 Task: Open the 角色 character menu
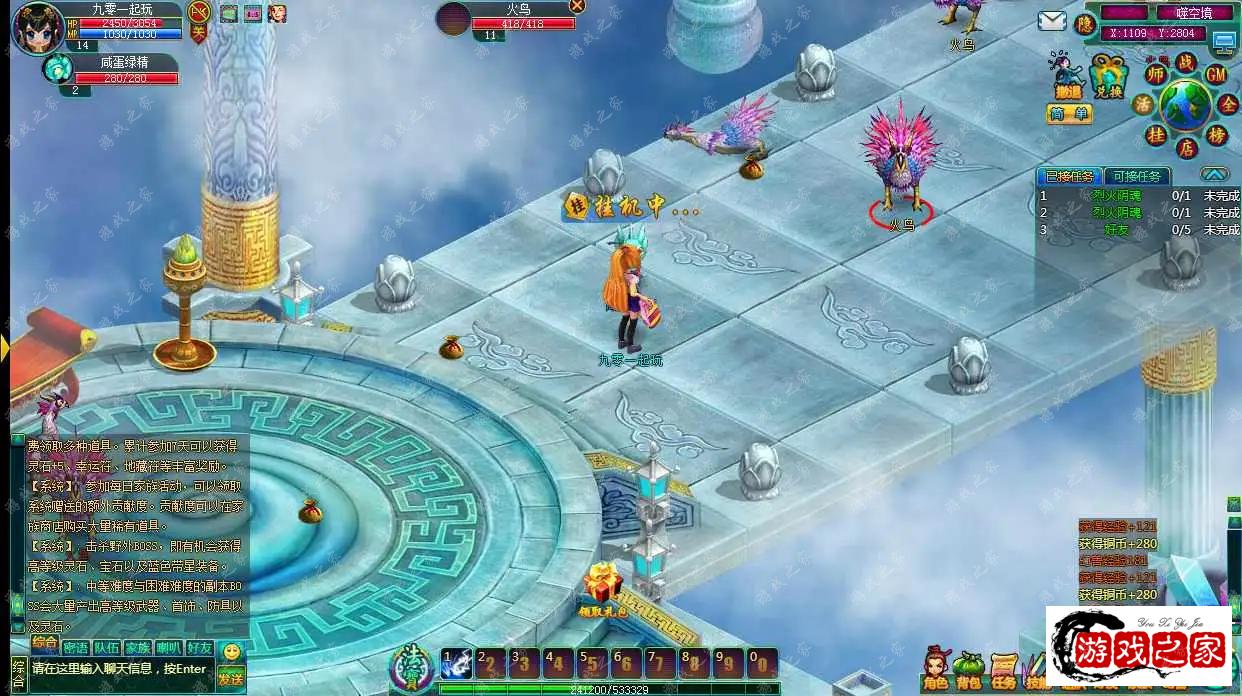coord(935,666)
